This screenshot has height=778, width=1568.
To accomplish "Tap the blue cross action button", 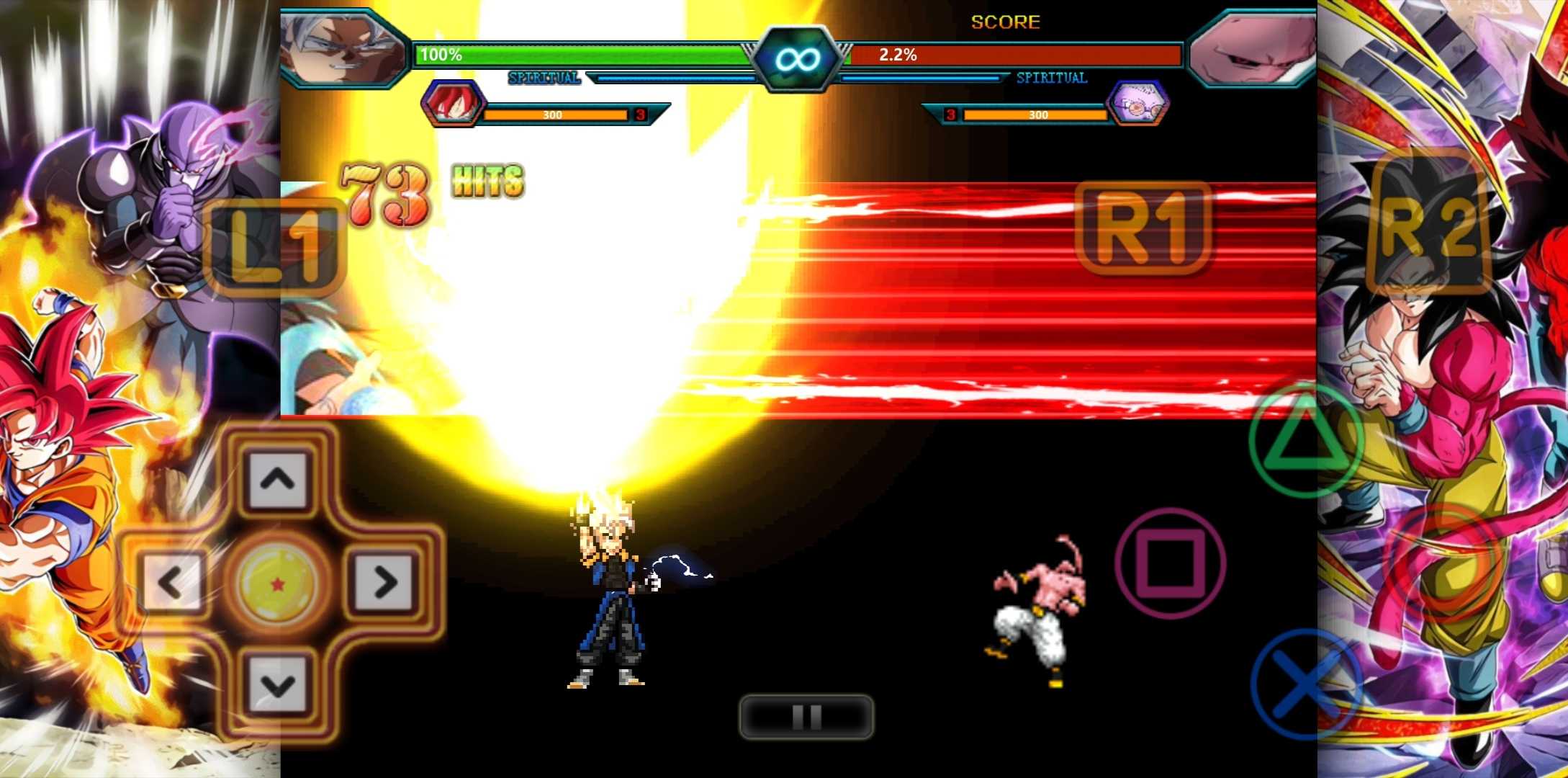I will 1306,684.
